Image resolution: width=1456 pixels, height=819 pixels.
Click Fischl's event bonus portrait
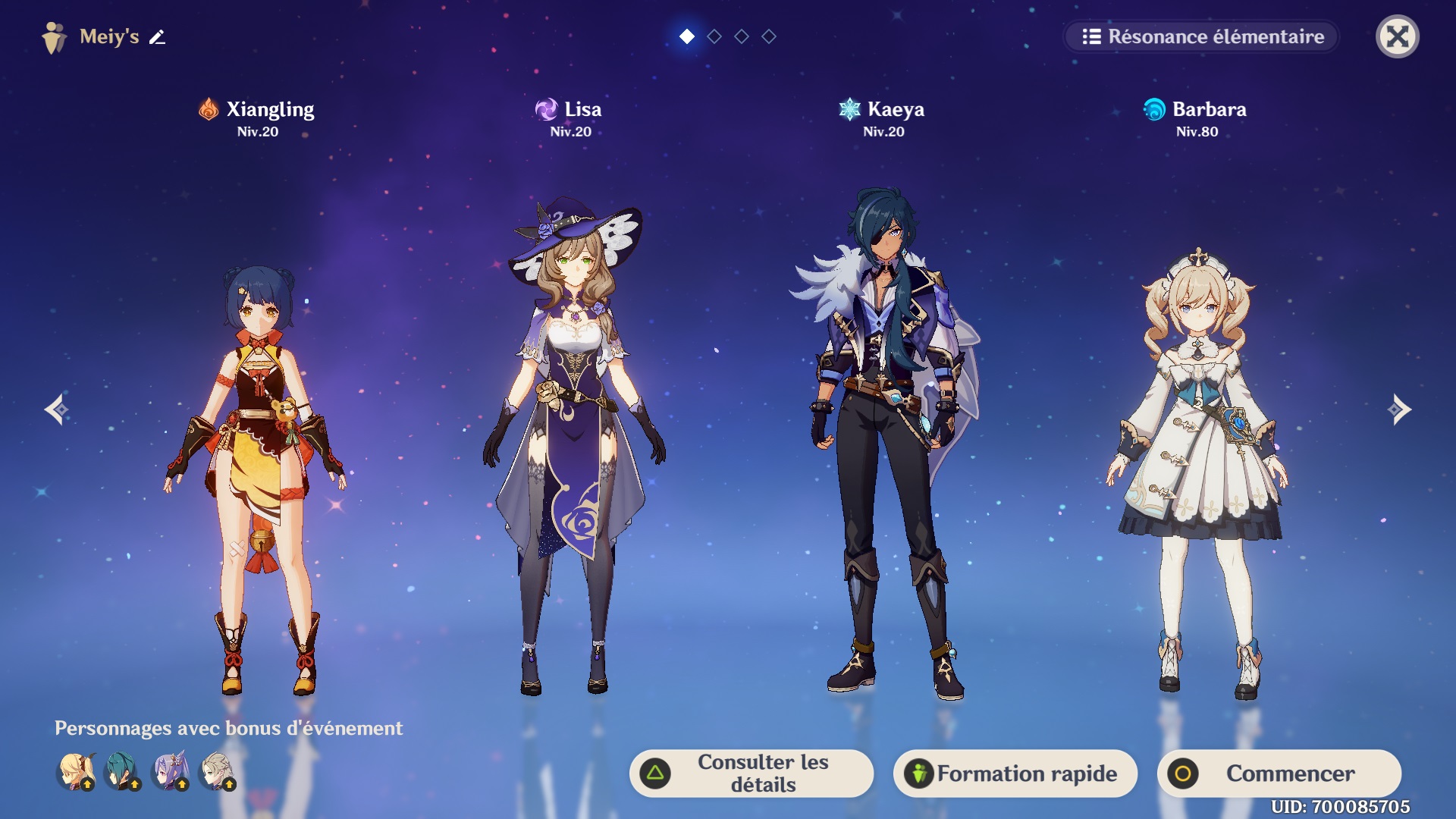click(x=77, y=772)
